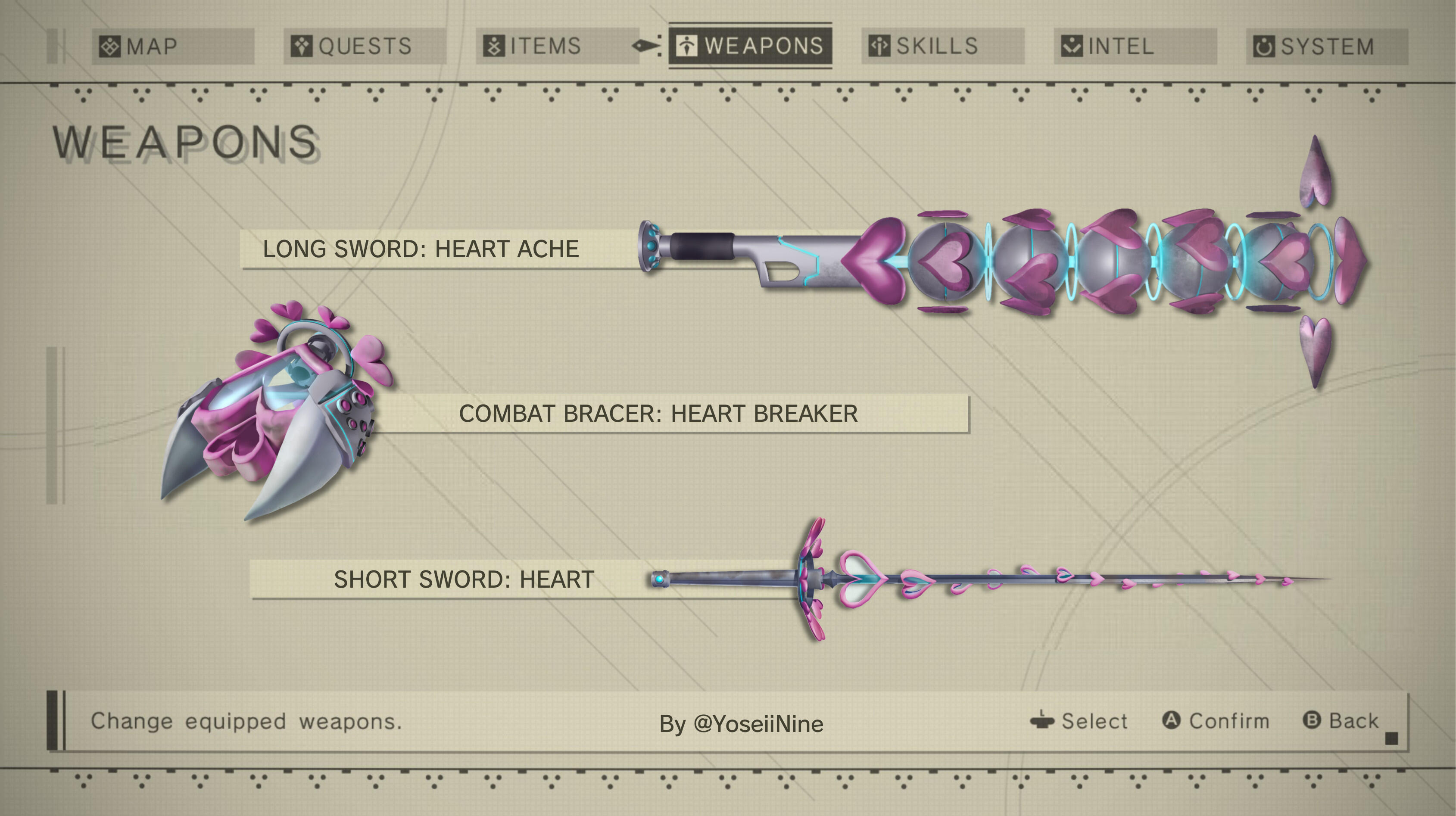Switch to the MAP tab
Viewport: 1456px width, 816px height.
click(x=172, y=47)
